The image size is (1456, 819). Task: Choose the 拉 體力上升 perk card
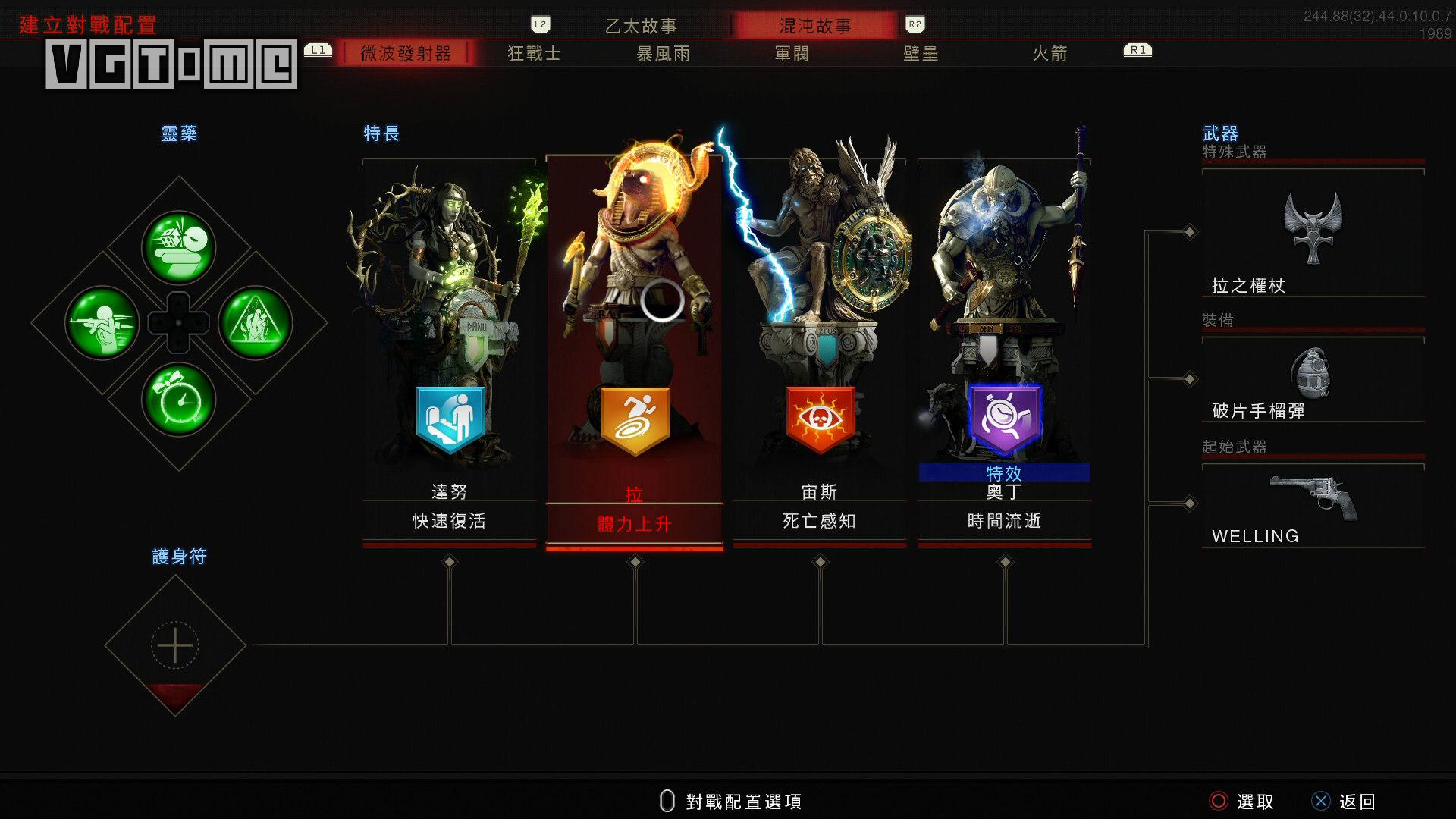pyautogui.click(x=634, y=349)
